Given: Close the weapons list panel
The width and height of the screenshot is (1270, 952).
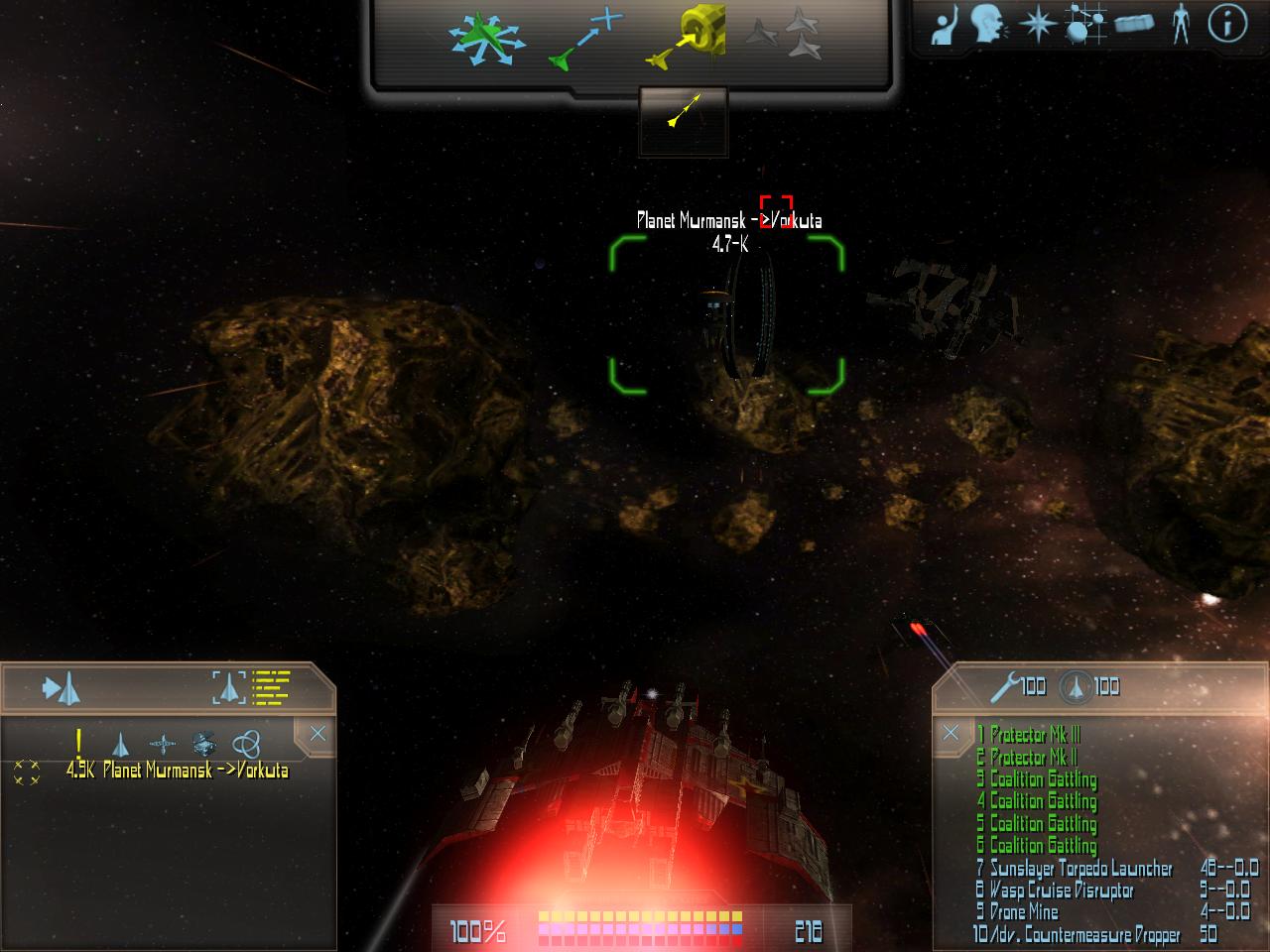Looking at the screenshot, I should click(951, 733).
